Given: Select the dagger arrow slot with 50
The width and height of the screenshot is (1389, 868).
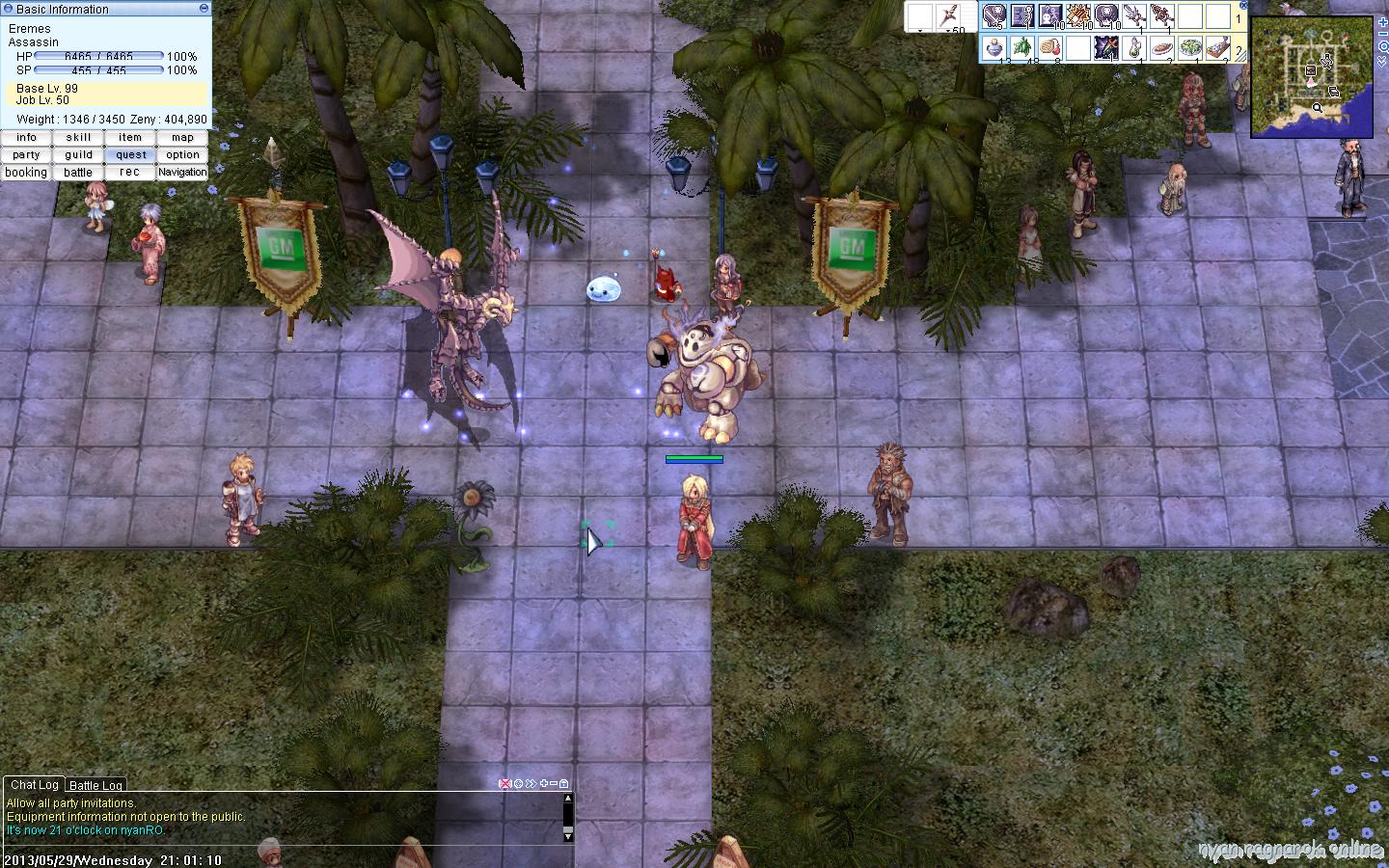Looking at the screenshot, I should (950, 16).
